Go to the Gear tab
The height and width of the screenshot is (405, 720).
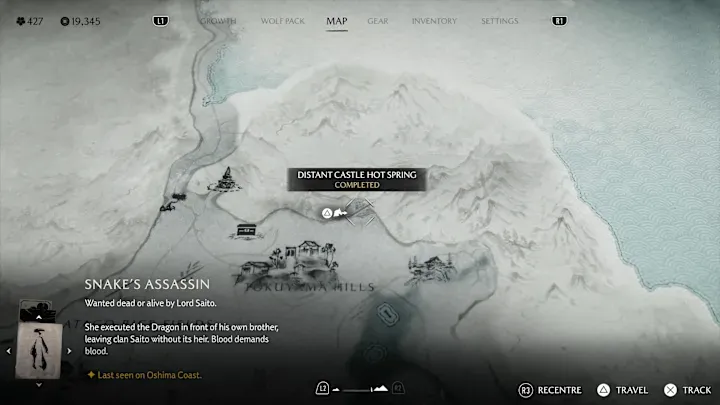pyautogui.click(x=378, y=21)
